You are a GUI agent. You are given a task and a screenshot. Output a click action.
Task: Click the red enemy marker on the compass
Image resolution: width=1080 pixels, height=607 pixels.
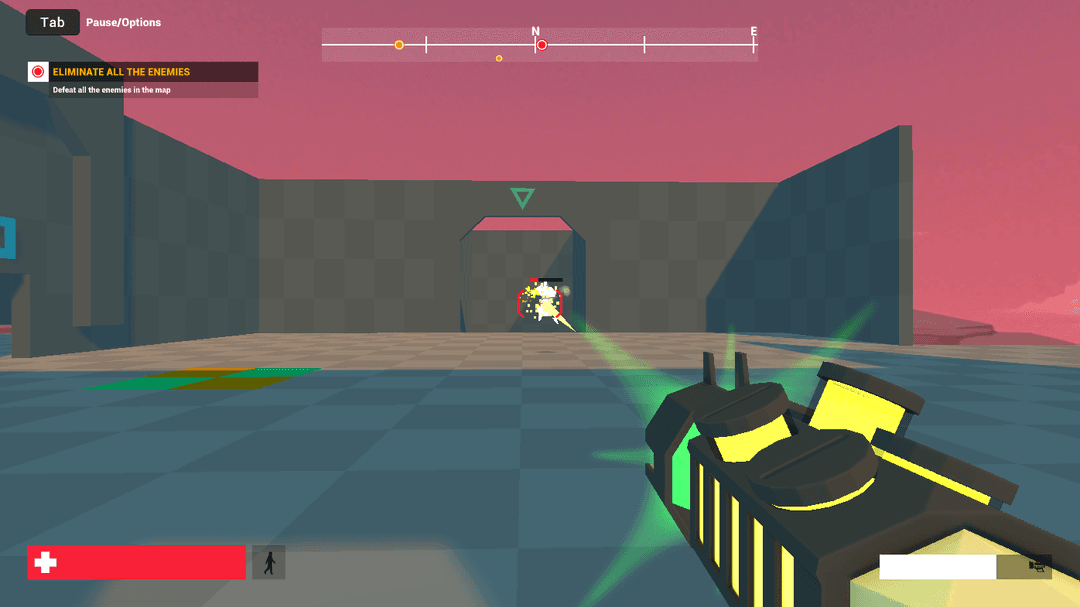pos(542,45)
